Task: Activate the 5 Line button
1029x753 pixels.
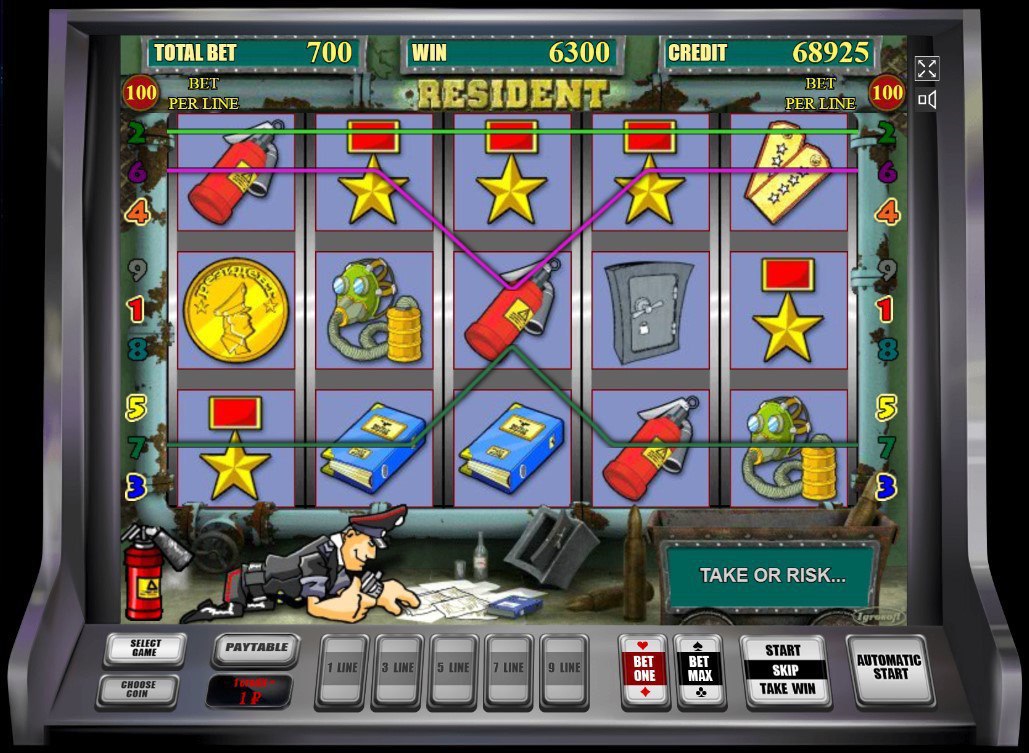Action: click(453, 668)
